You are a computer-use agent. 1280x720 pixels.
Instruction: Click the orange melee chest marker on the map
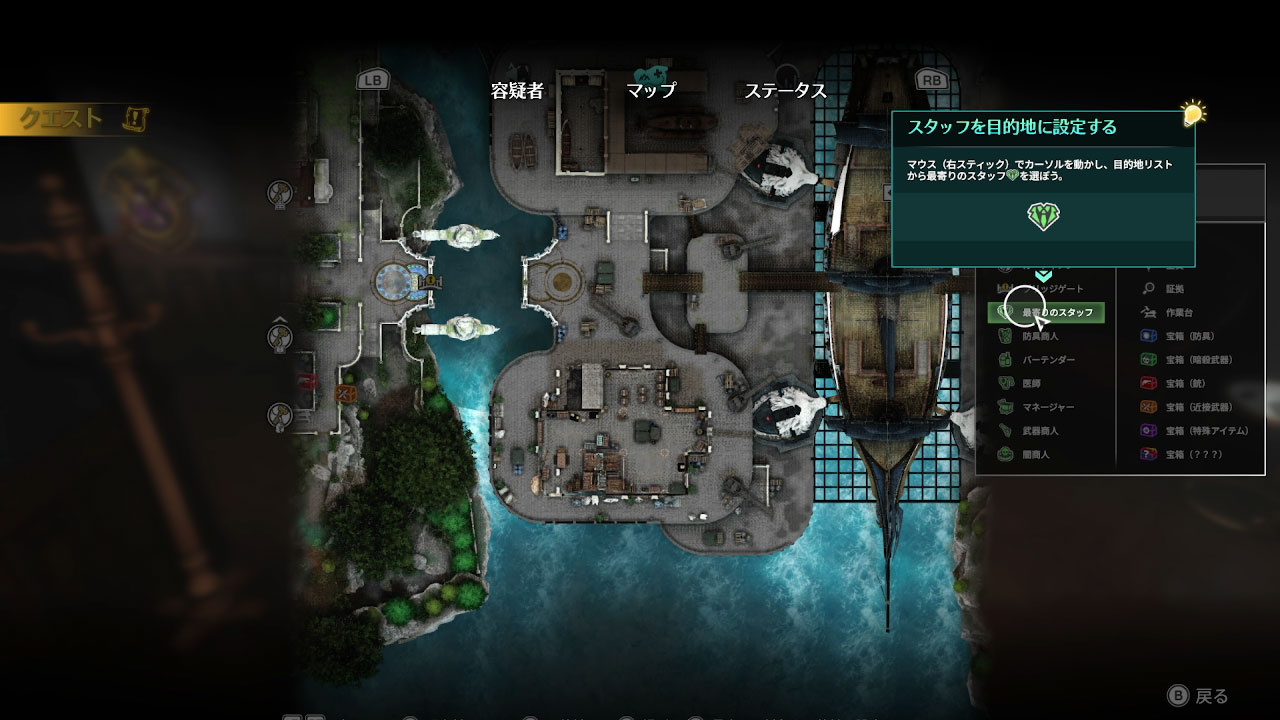point(346,393)
